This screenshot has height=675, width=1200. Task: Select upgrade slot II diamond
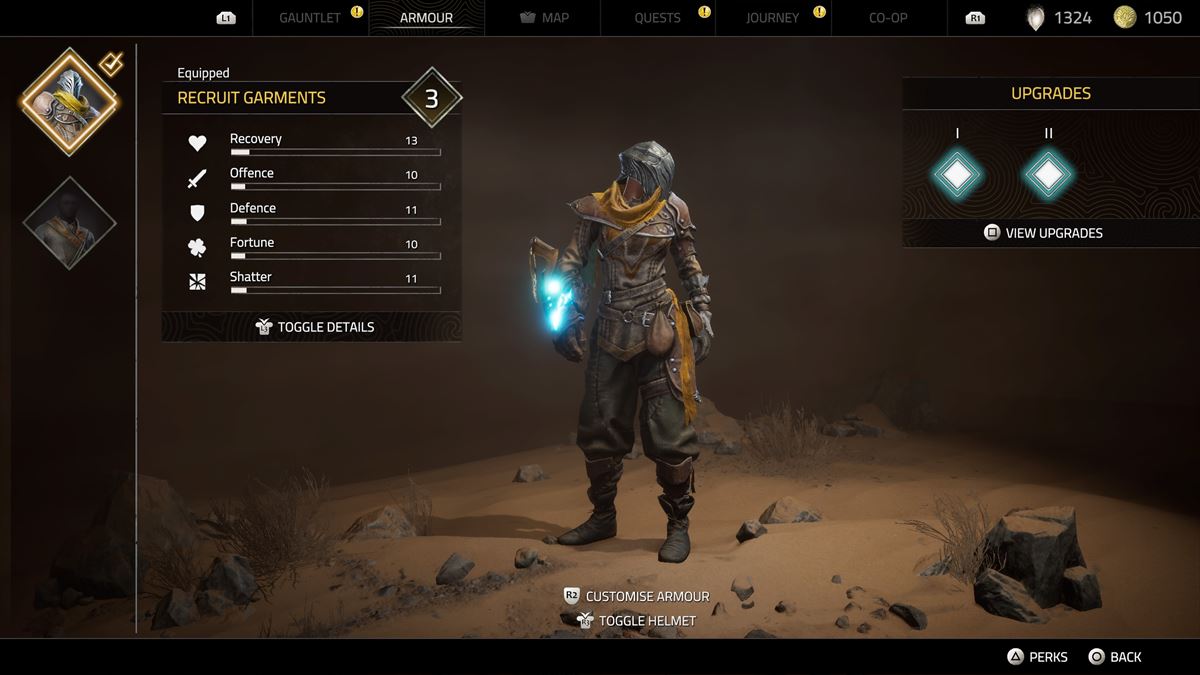tap(1048, 176)
